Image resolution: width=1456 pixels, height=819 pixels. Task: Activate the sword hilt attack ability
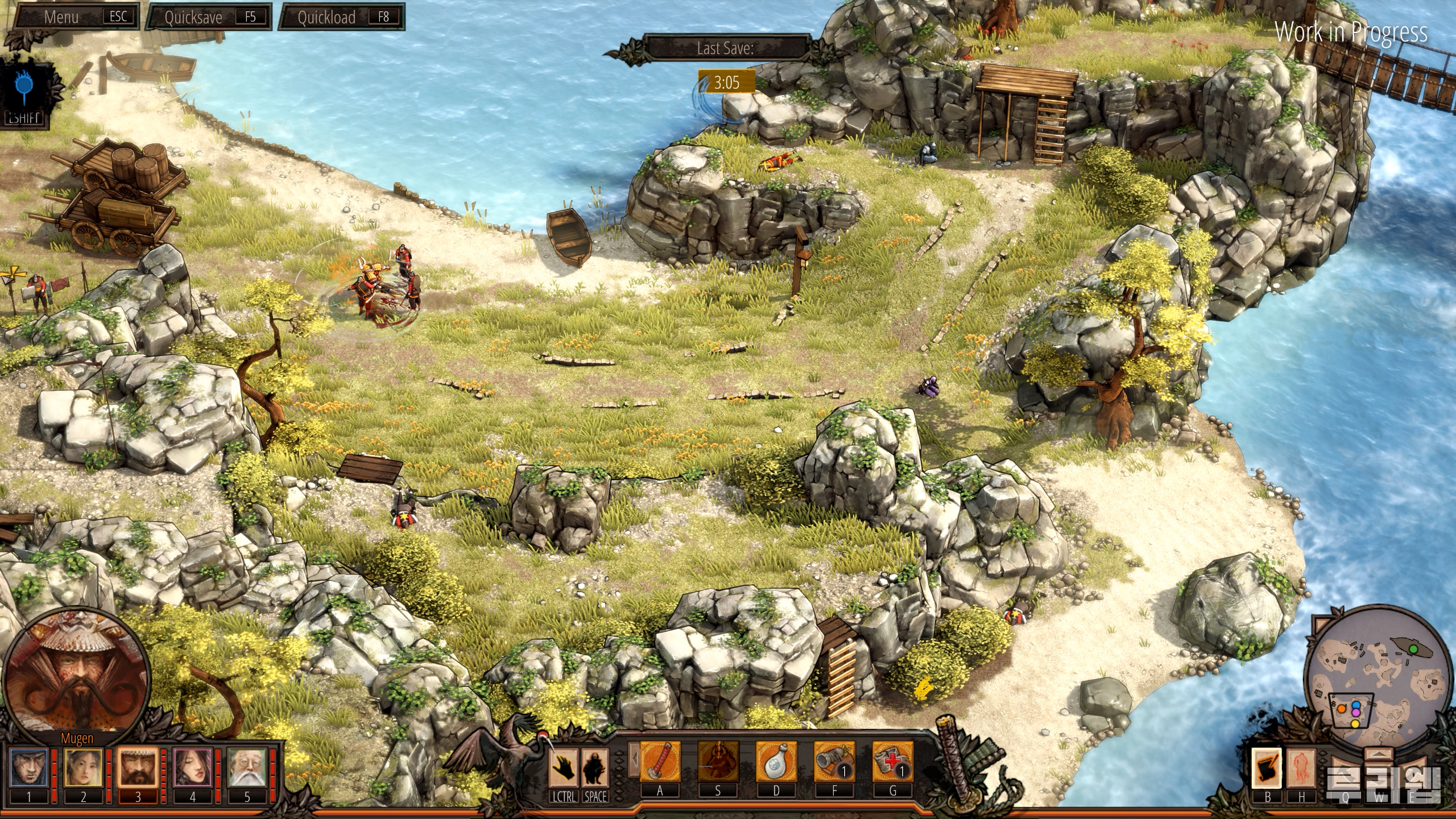click(660, 762)
